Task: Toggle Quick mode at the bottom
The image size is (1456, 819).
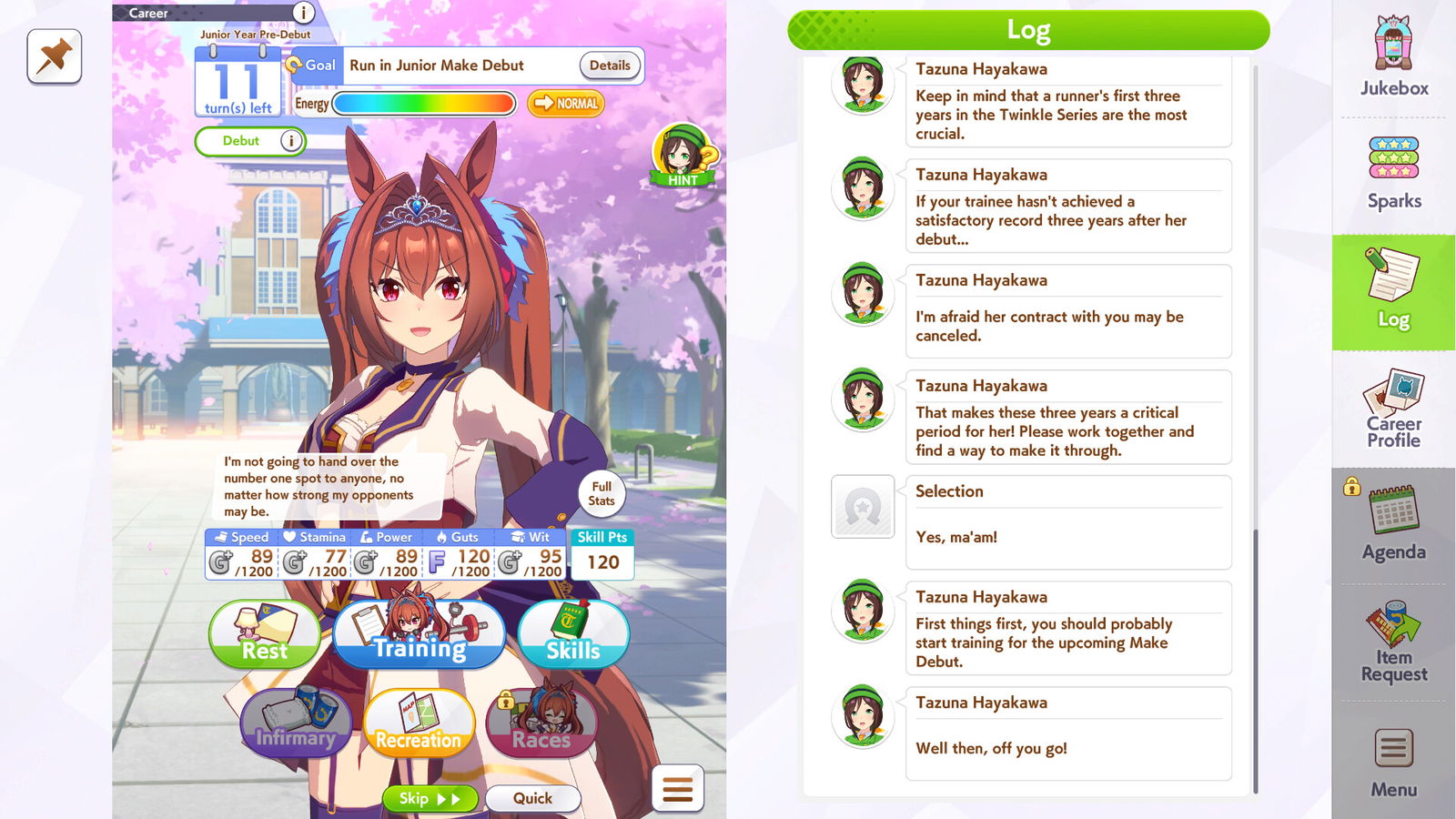Action: tap(533, 798)
